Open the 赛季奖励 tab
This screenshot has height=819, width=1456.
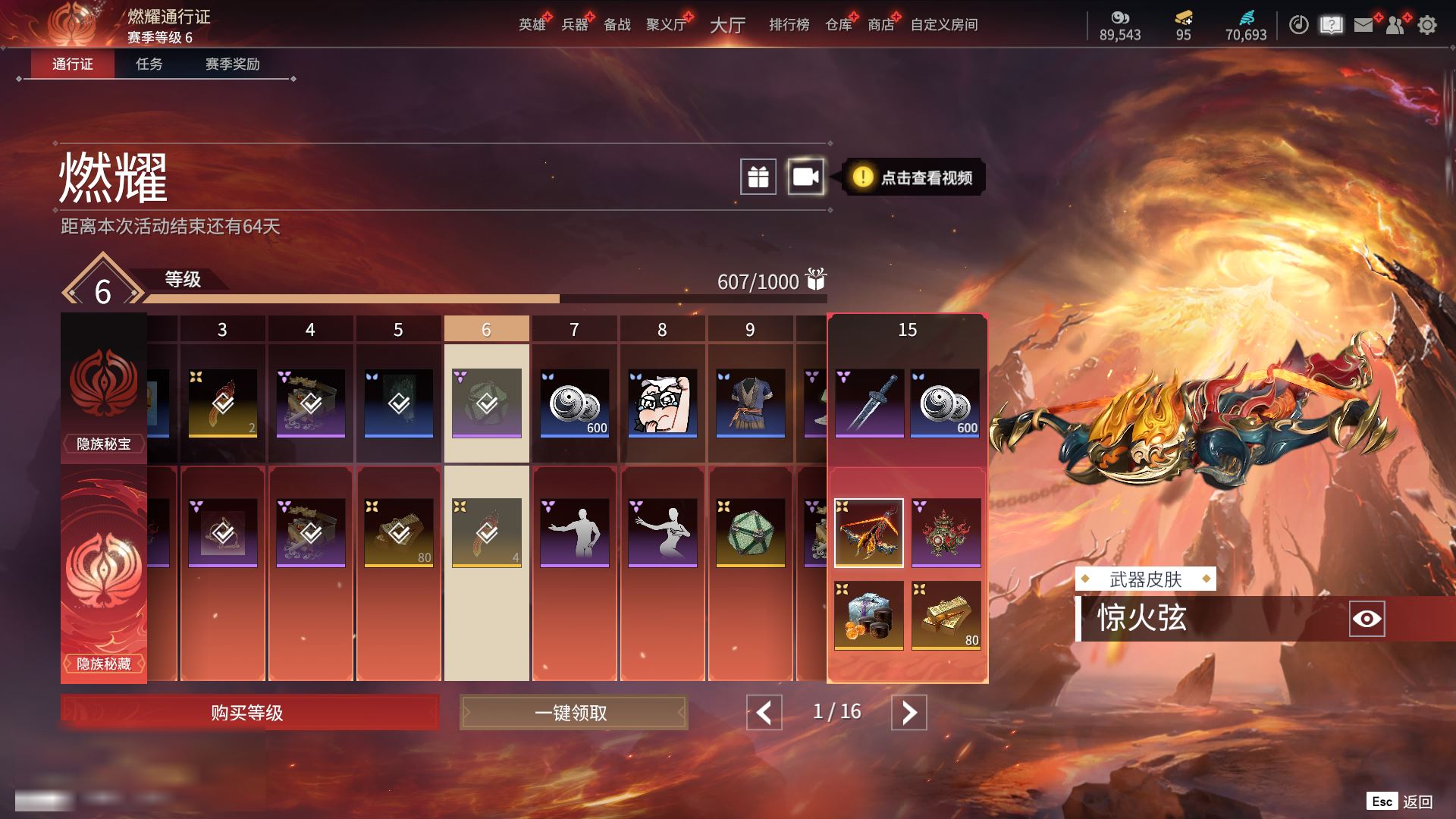[x=232, y=64]
